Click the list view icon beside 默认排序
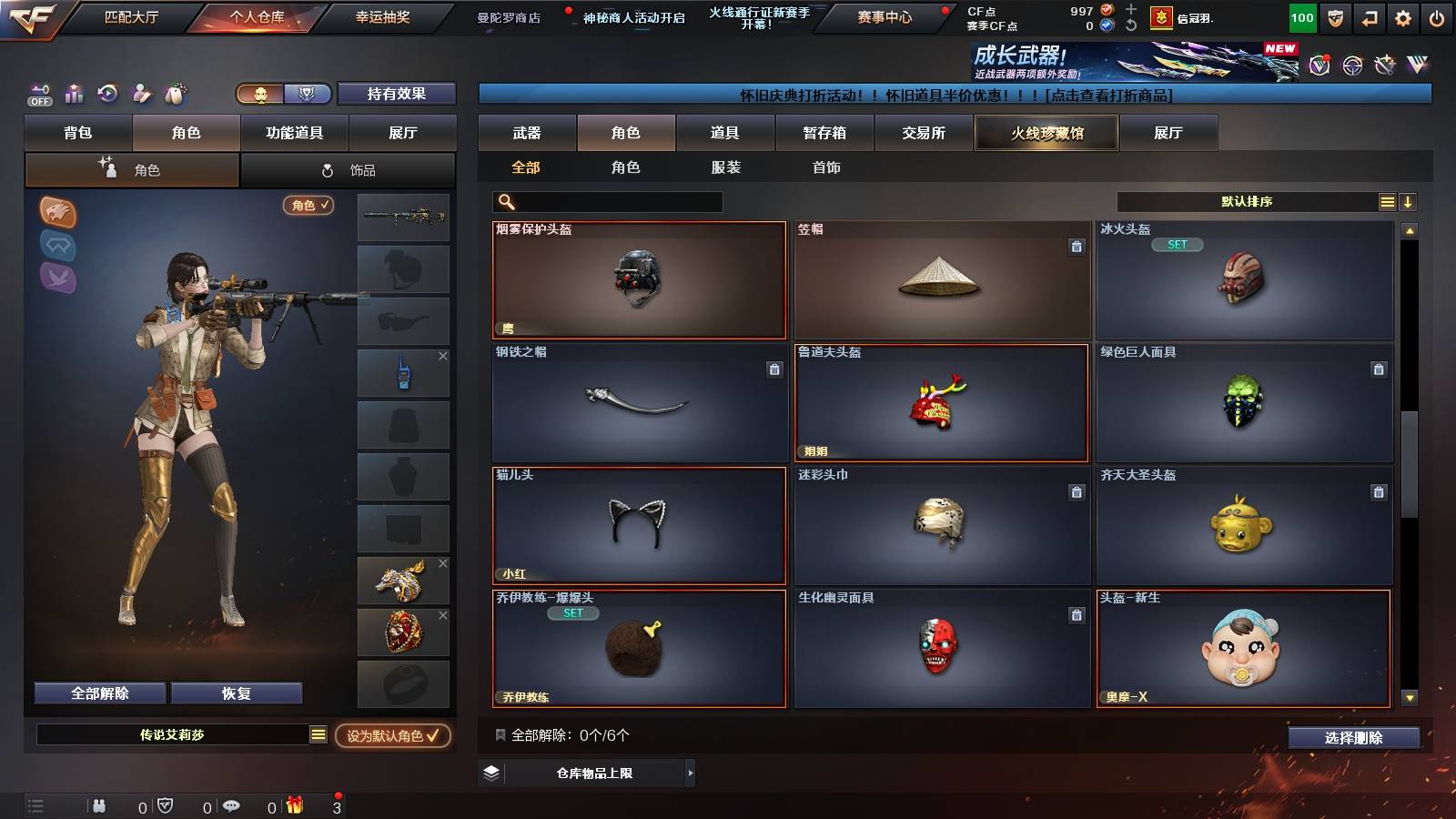 (1387, 201)
